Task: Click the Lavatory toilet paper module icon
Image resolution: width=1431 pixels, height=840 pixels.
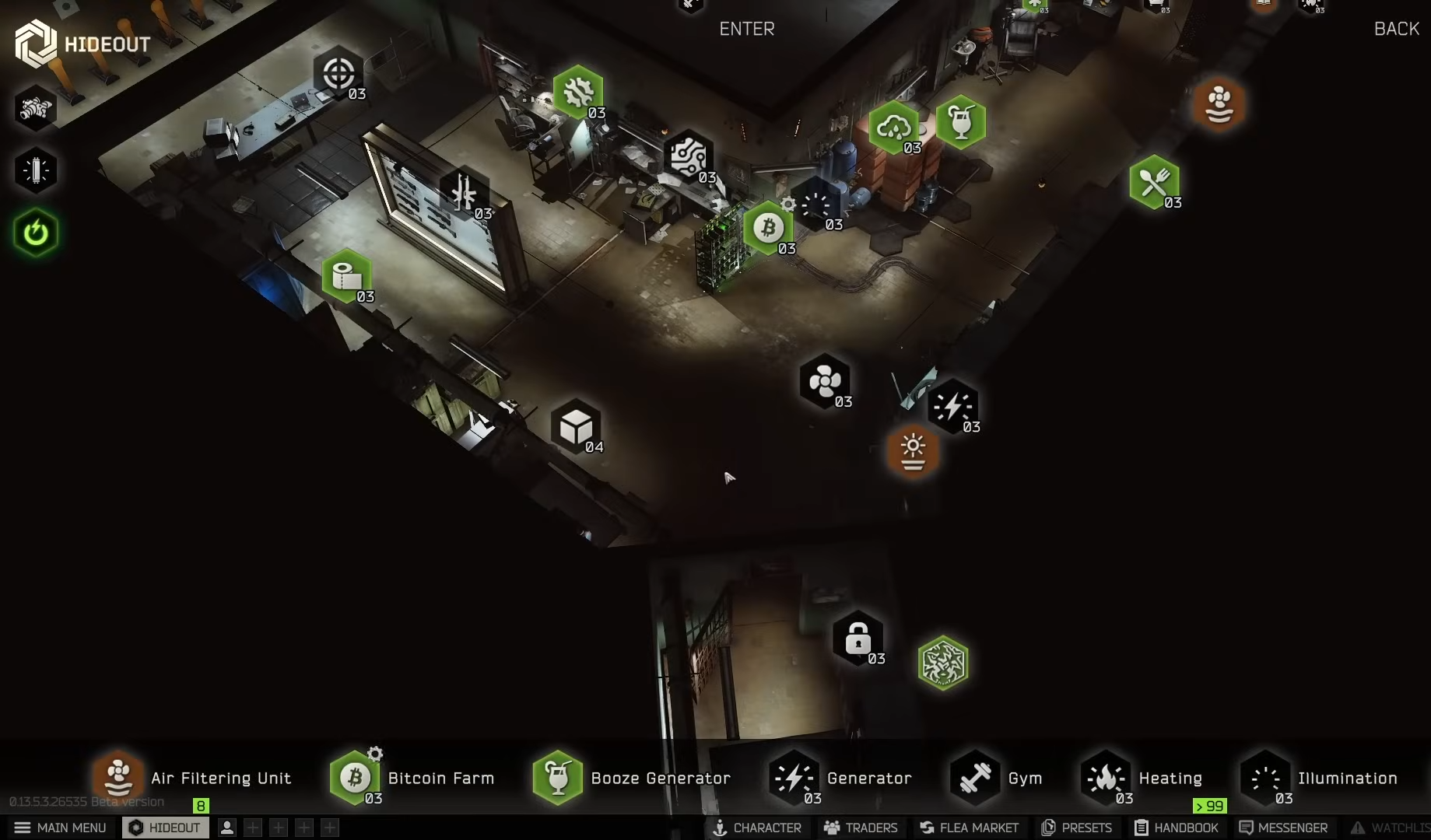Action: pyautogui.click(x=348, y=276)
